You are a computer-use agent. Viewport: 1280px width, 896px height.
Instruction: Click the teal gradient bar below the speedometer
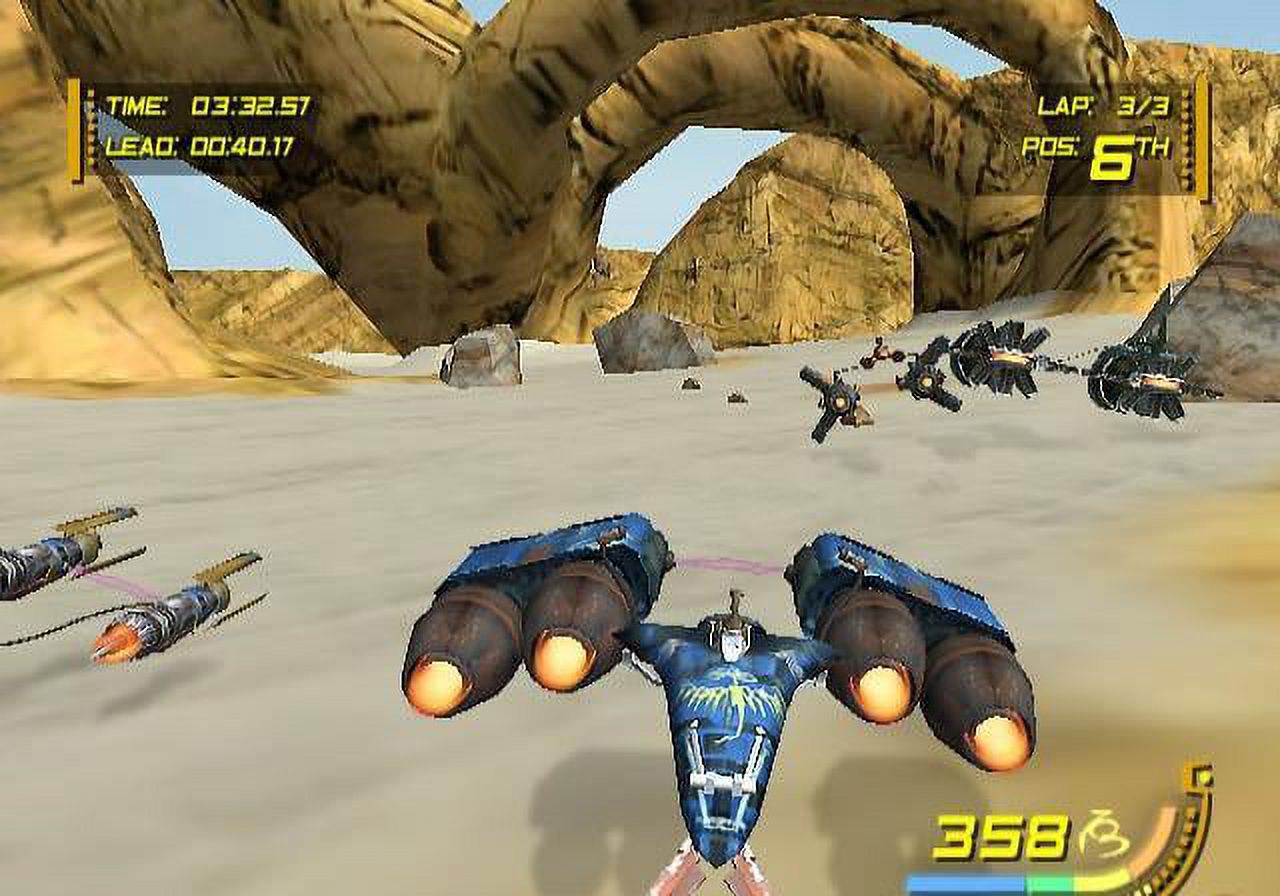[1020, 884]
